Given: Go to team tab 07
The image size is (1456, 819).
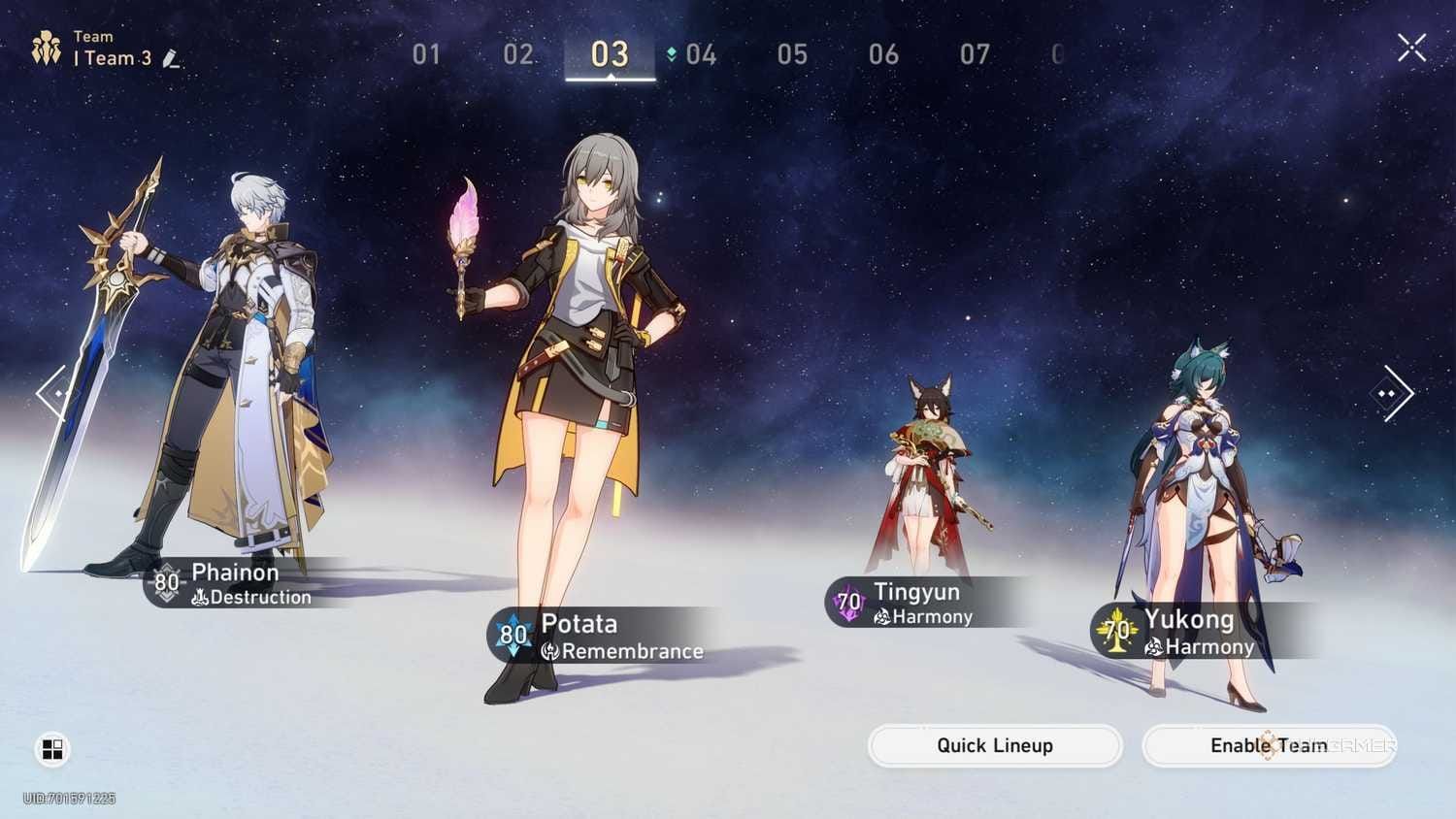Looking at the screenshot, I should coord(975,54).
